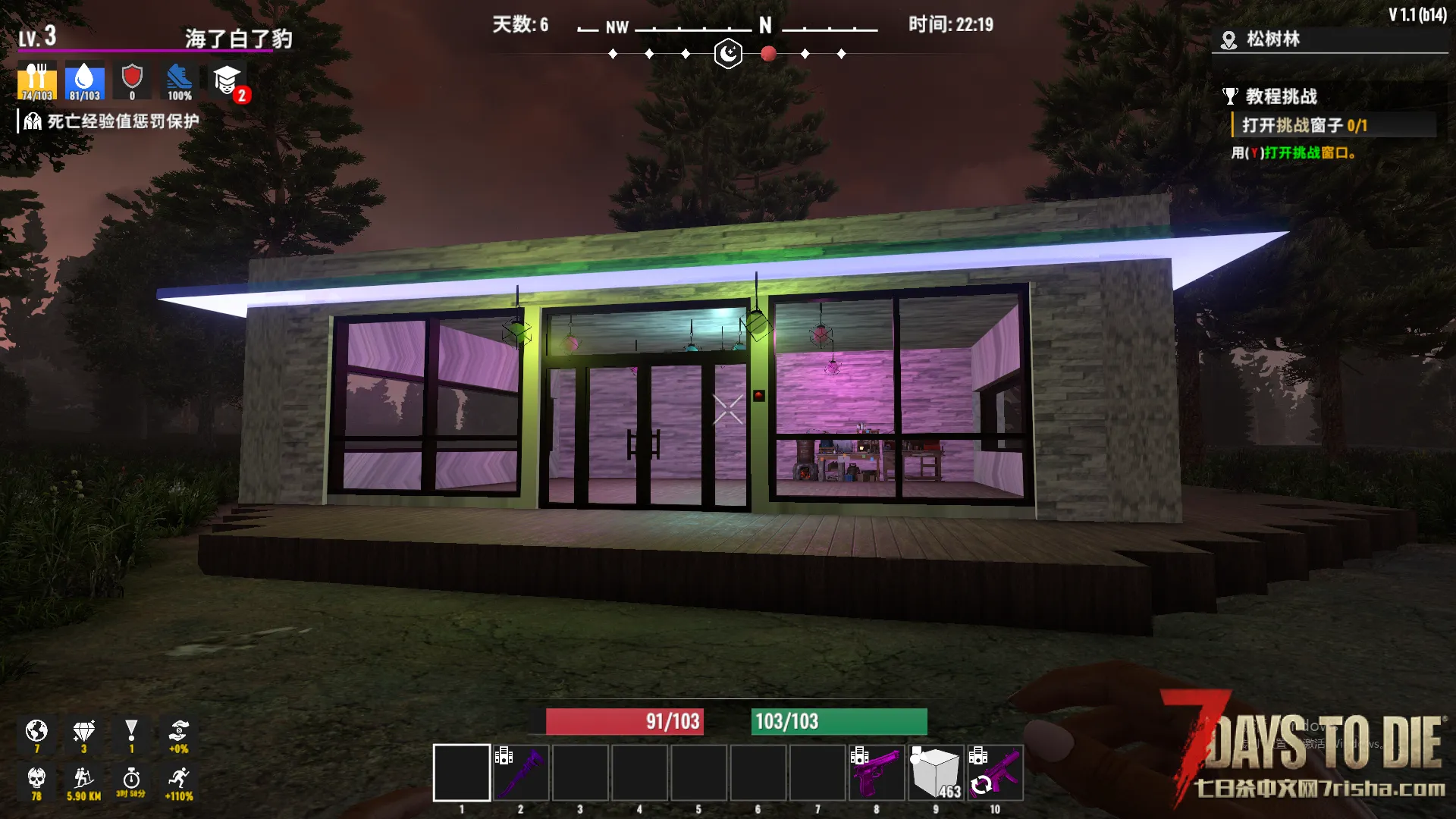Click the food fork and spoon icon
Image resolution: width=1456 pixels, height=819 pixels.
[x=36, y=81]
